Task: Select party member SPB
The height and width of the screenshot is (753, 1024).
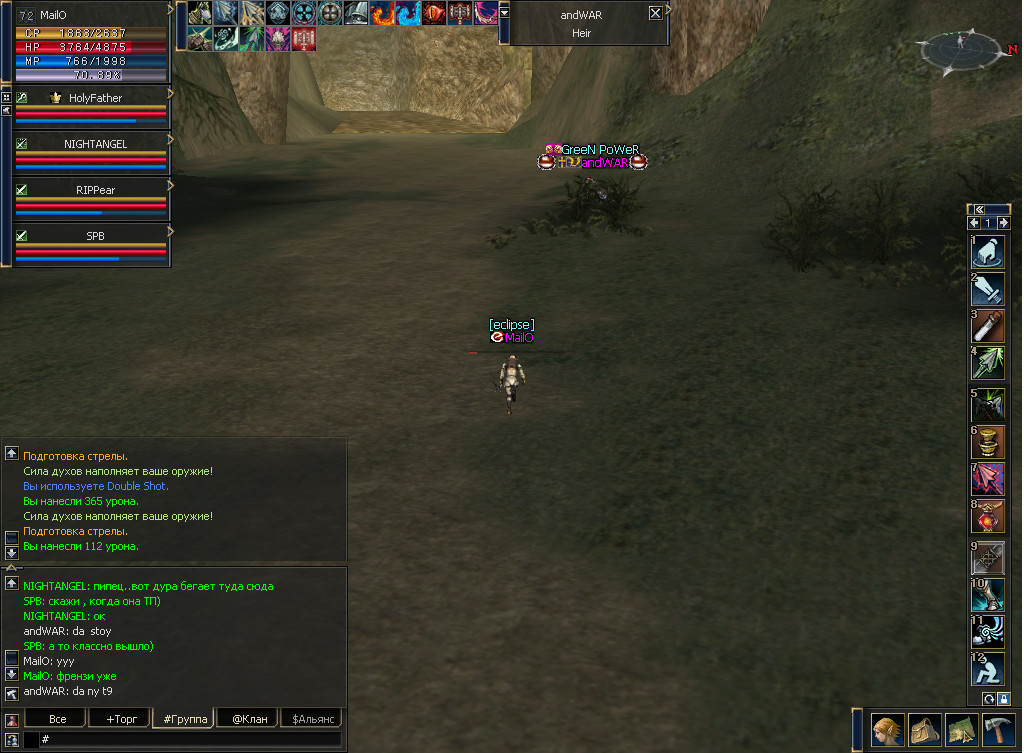Action: tap(95, 235)
